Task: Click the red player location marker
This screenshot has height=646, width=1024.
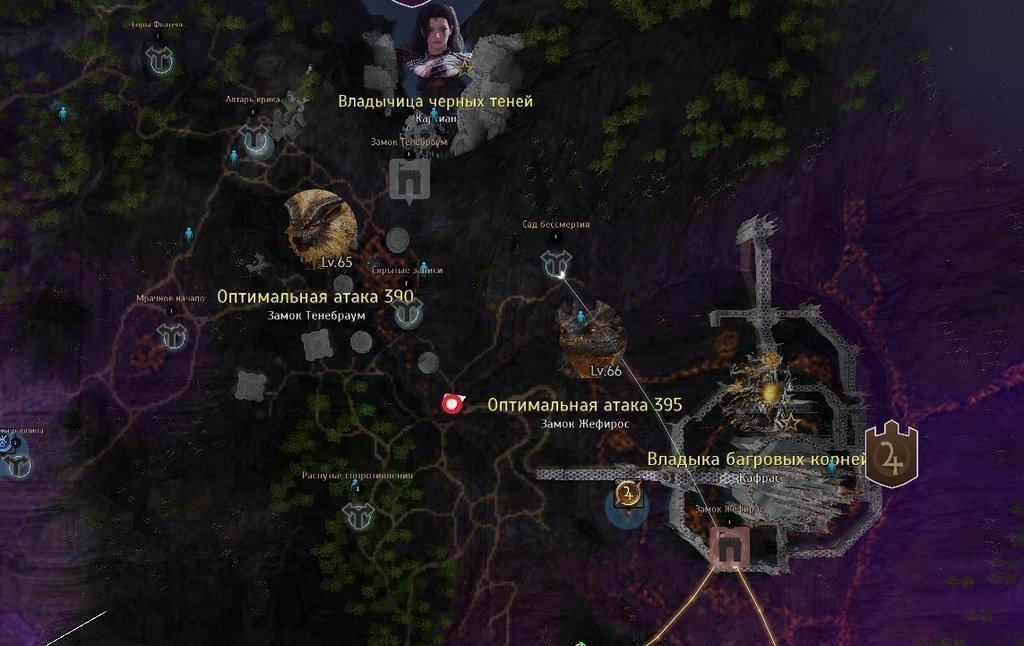Action: 452,404
